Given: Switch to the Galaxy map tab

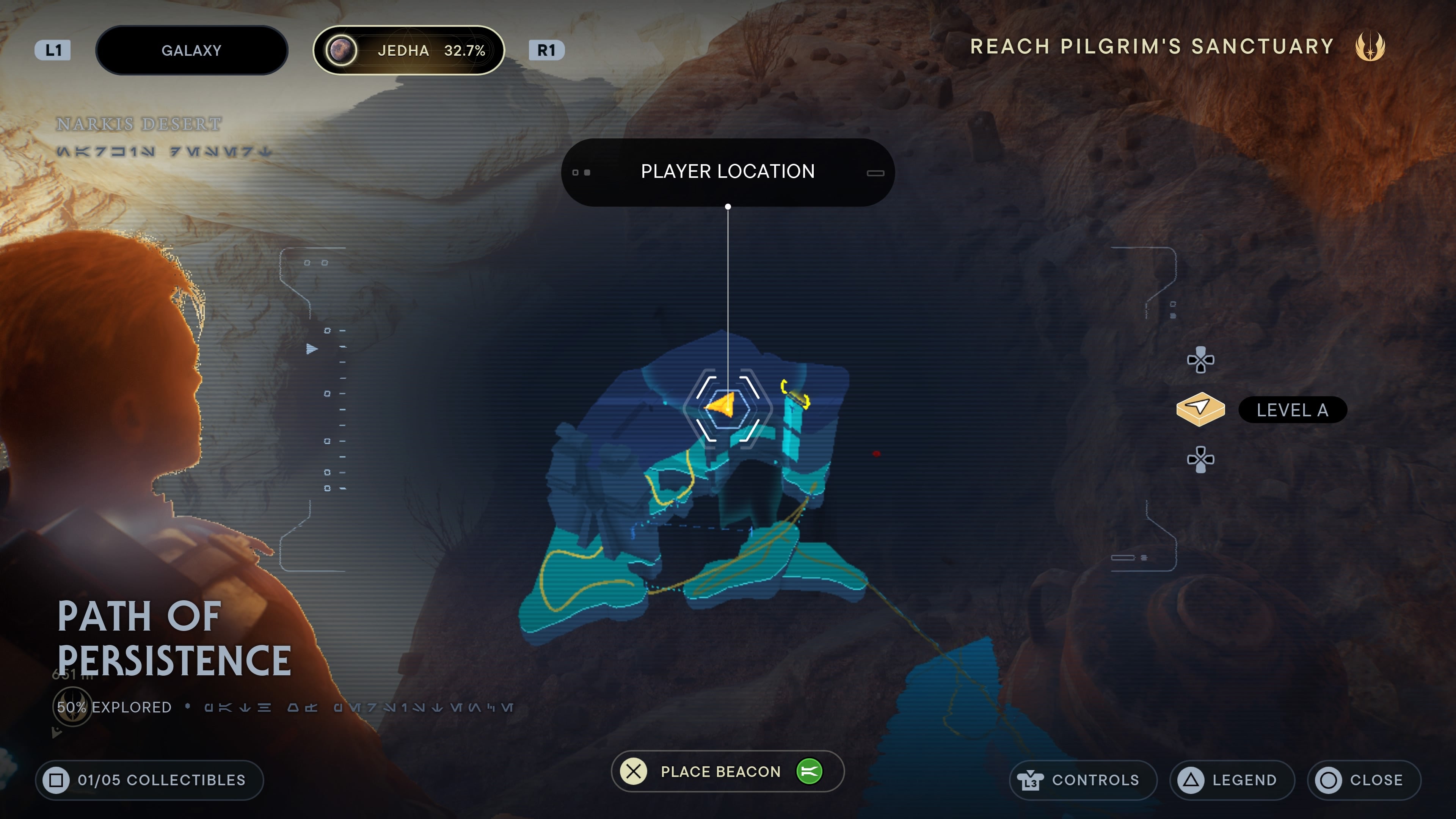Looking at the screenshot, I should (x=191, y=50).
